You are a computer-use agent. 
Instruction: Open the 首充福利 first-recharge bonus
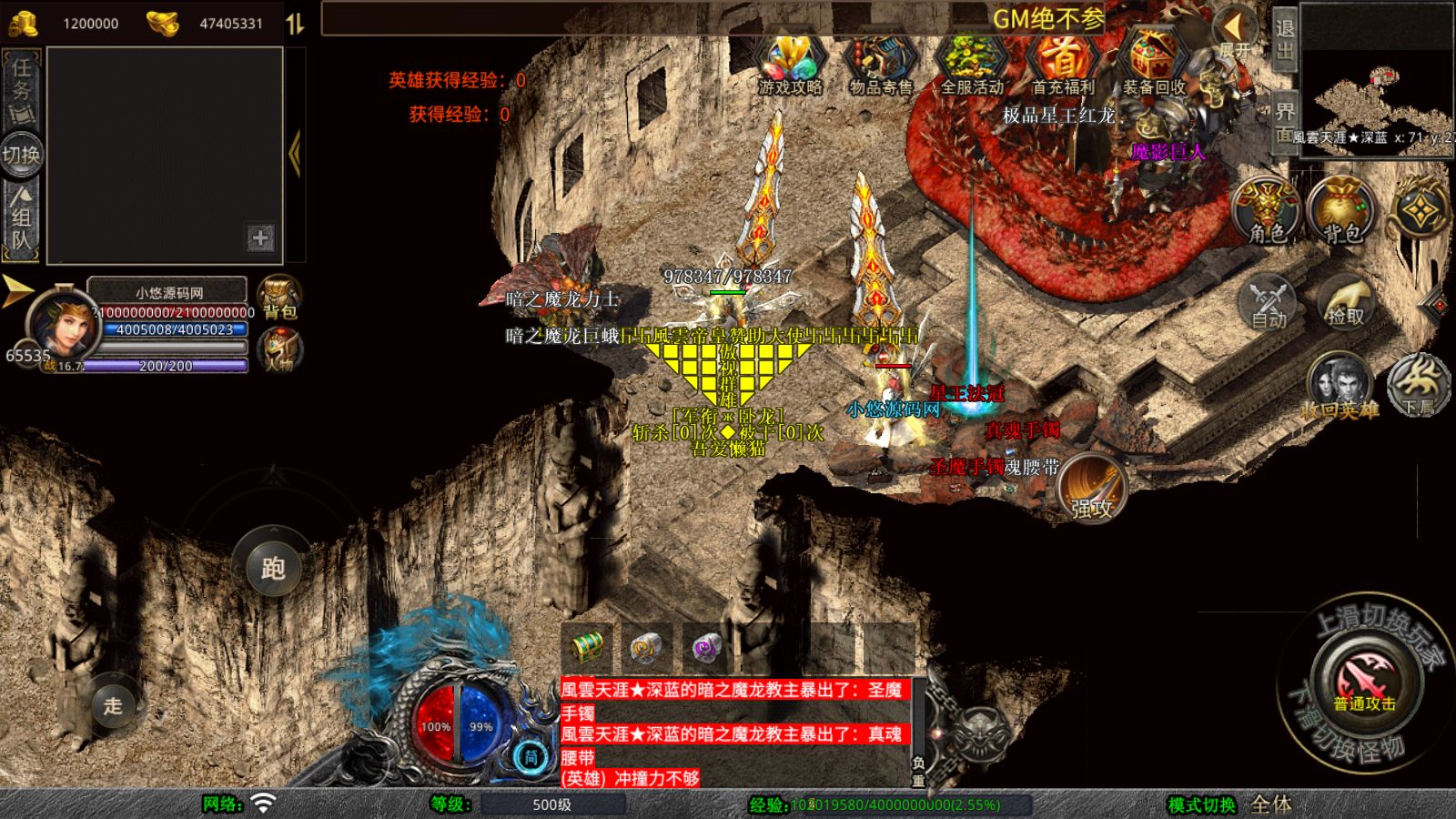tap(1062, 64)
